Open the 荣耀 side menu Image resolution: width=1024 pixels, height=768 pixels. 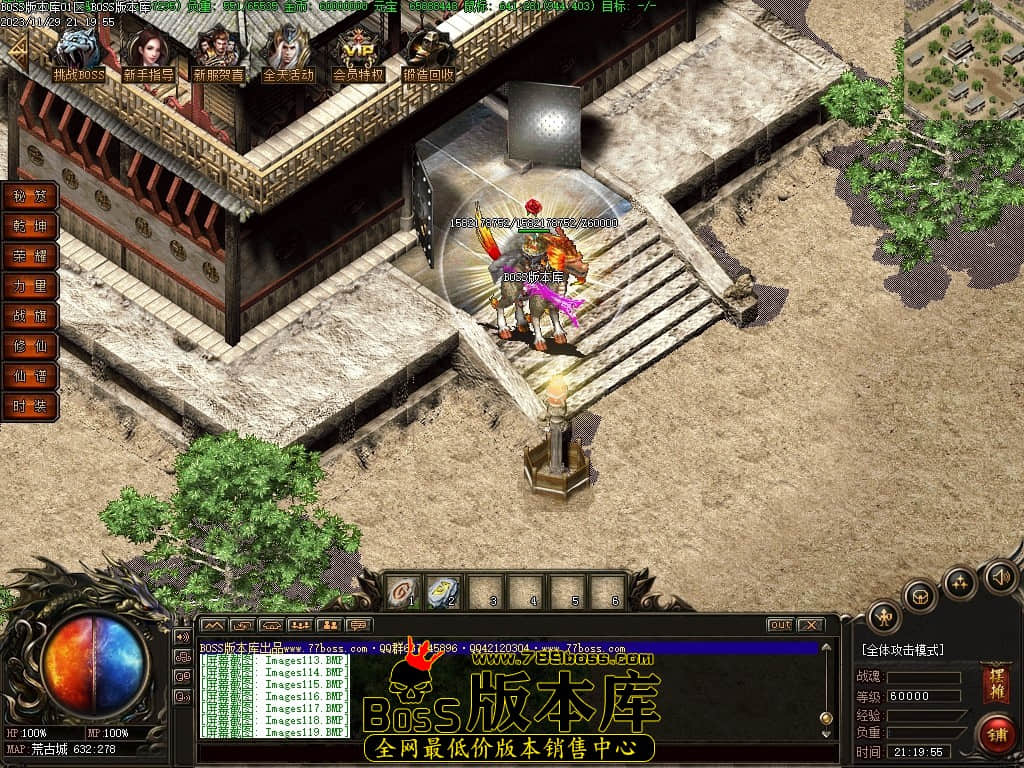30,257
